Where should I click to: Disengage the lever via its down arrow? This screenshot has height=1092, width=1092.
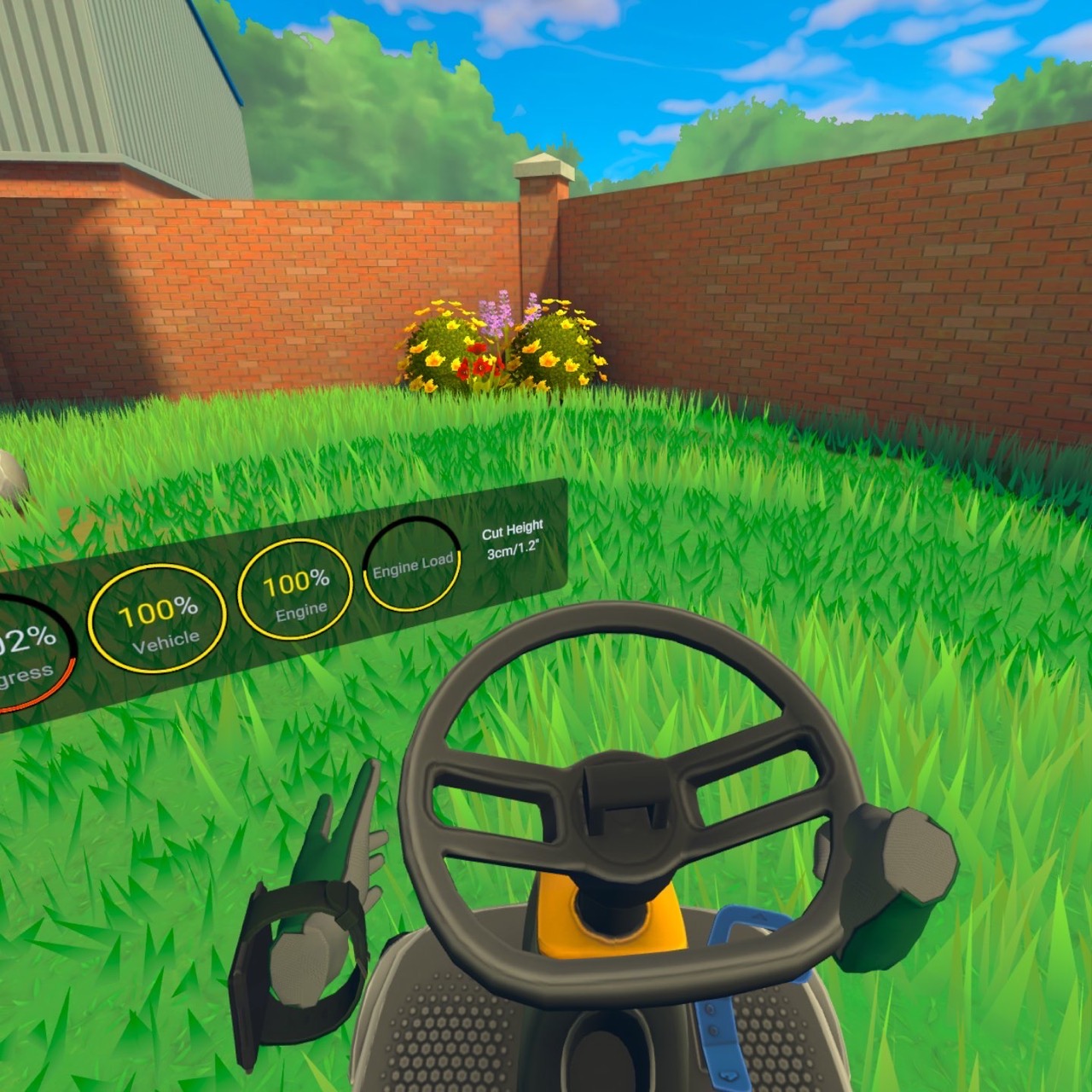point(729,1073)
